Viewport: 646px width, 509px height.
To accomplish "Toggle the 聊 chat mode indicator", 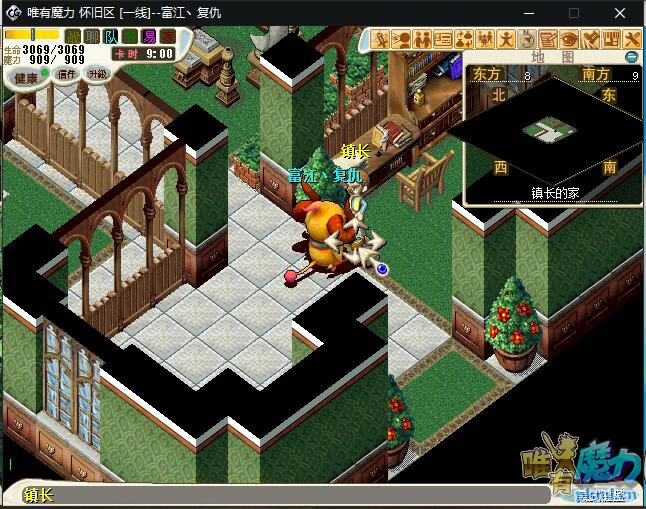I will pos(91,37).
